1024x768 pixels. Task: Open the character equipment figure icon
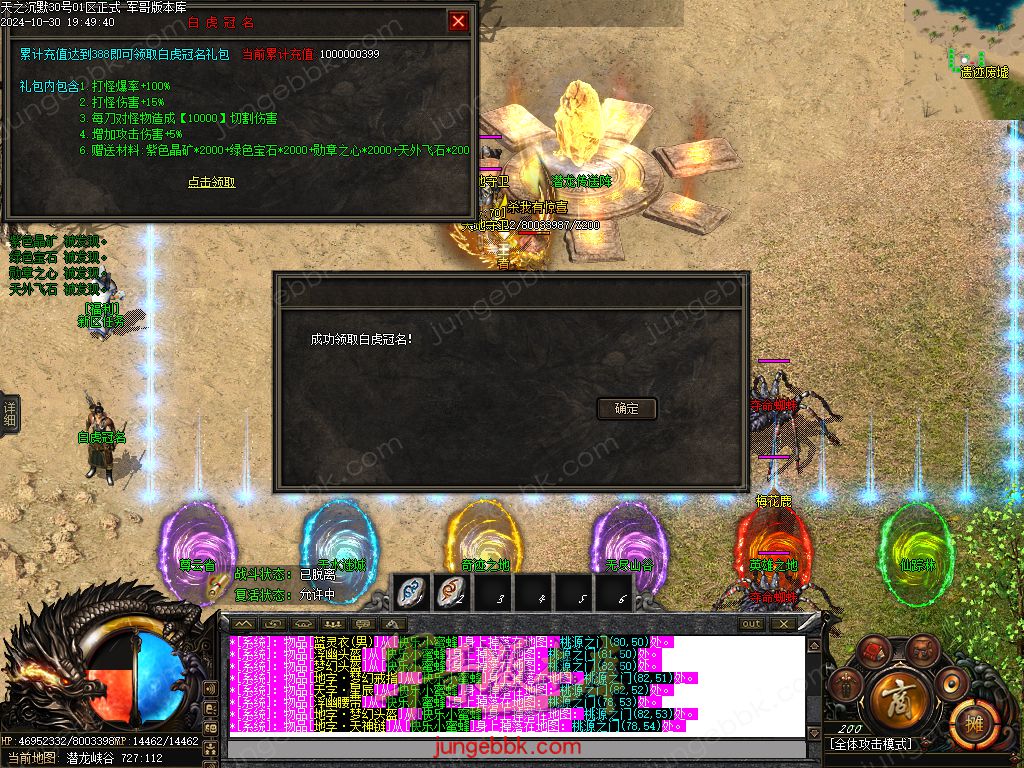click(x=848, y=686)
